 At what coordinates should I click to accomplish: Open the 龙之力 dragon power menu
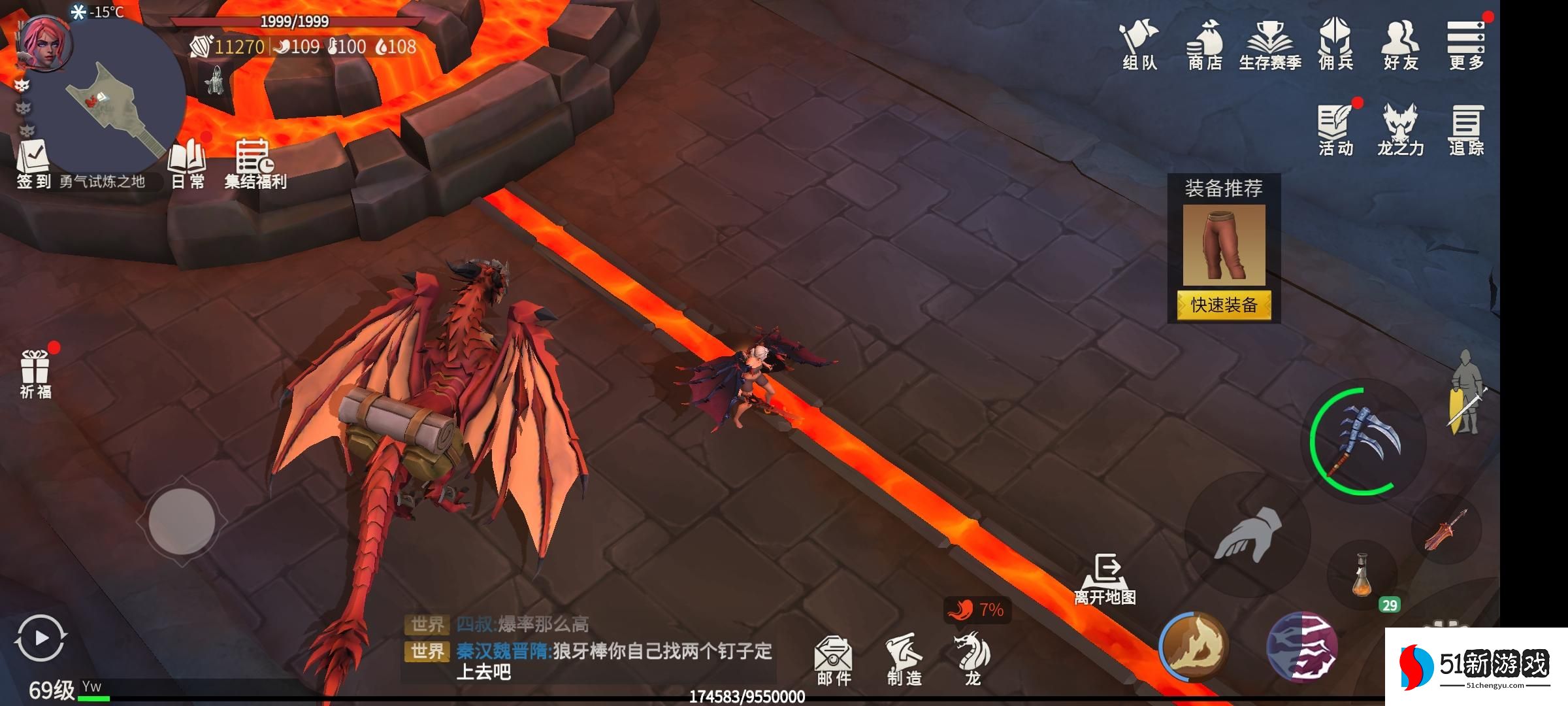(x=1400, y=129)
